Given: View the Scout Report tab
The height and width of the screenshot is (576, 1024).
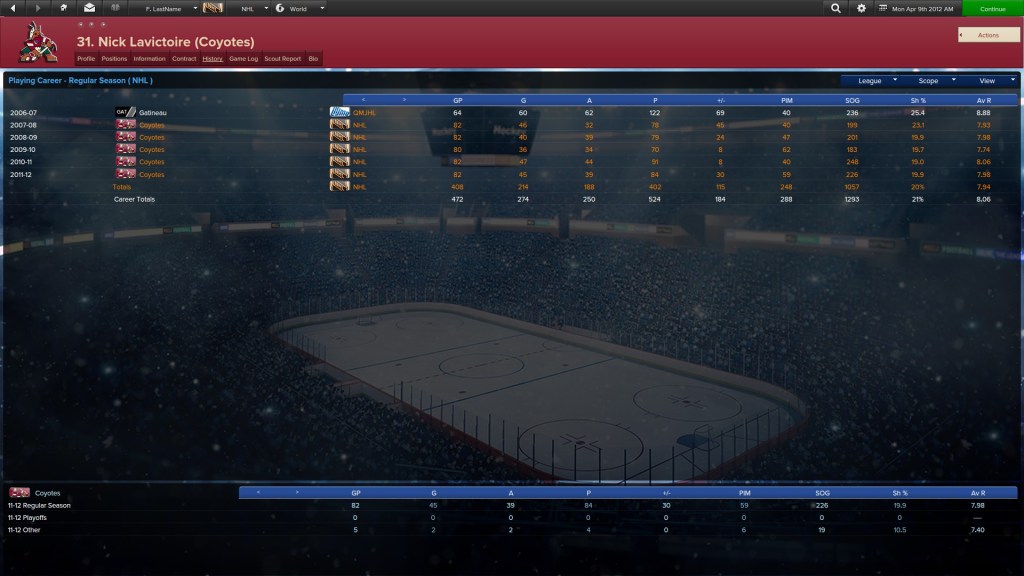Looking at the screenshot, I should tap(283, 59).
